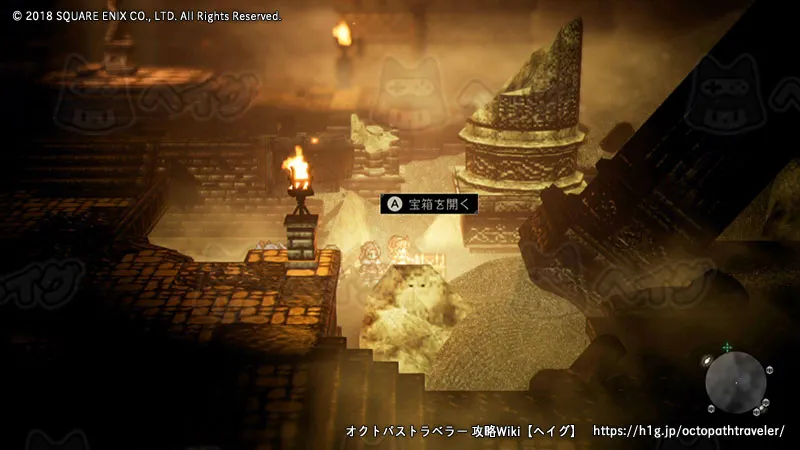Open the circular radar minimap
The height and width of the screenshot is (450, 800).
pyautogui.click(x=735, y=382)
